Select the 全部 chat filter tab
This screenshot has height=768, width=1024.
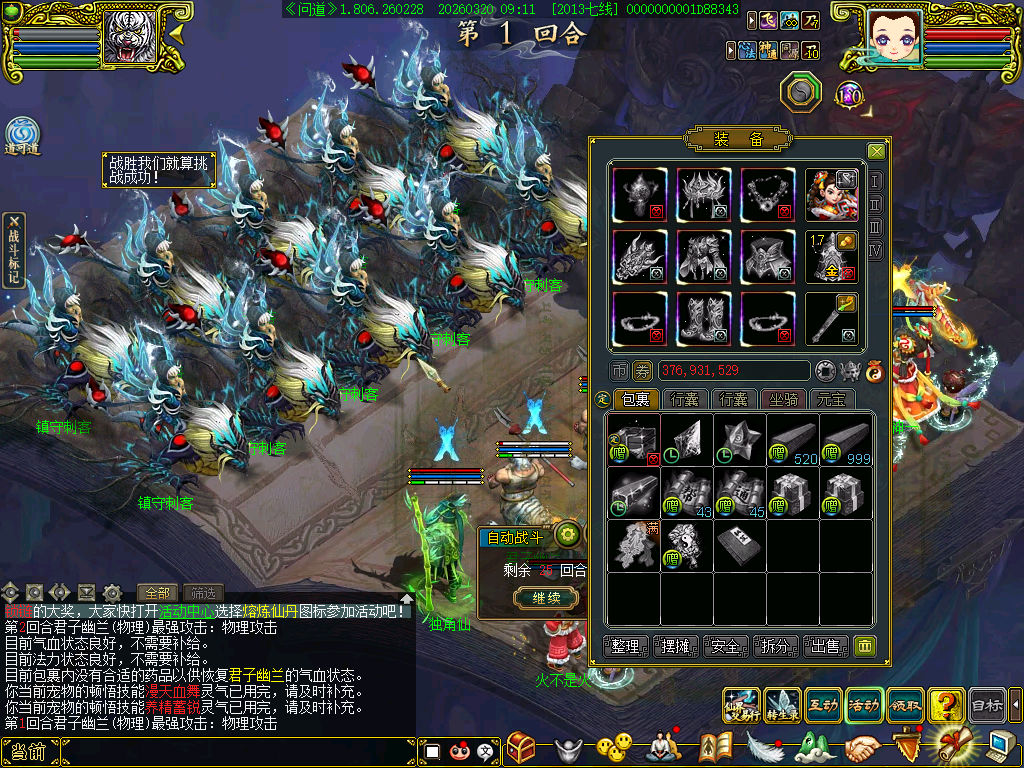click(159, 592)
